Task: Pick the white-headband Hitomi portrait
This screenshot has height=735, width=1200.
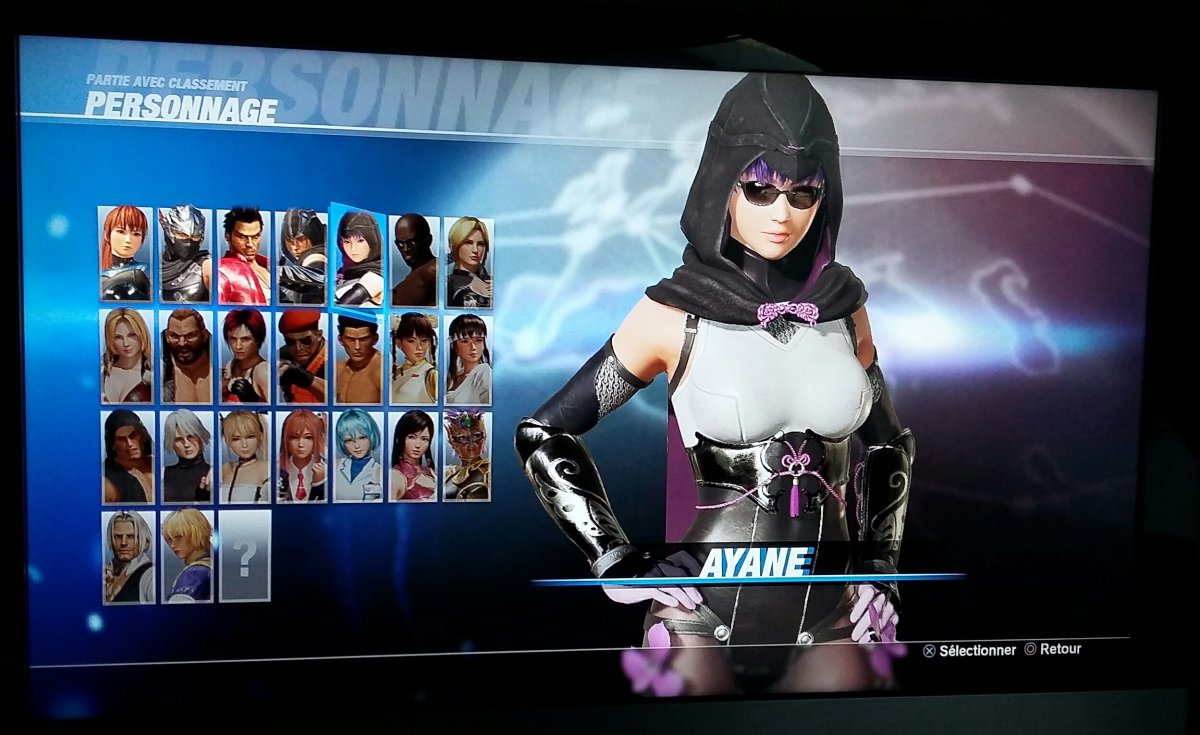Action: click(468, 360)
